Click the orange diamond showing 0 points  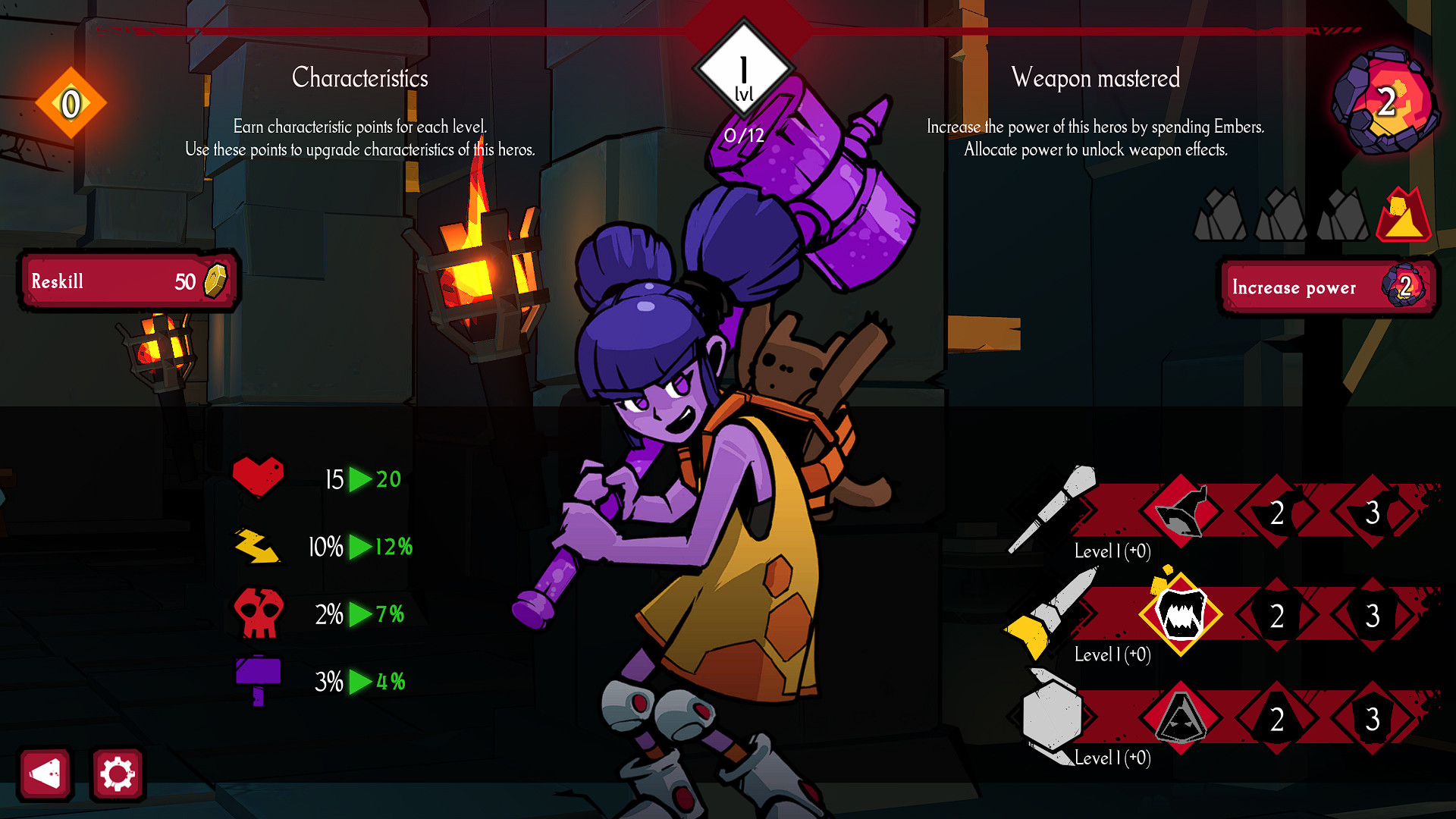coord(71,102)
